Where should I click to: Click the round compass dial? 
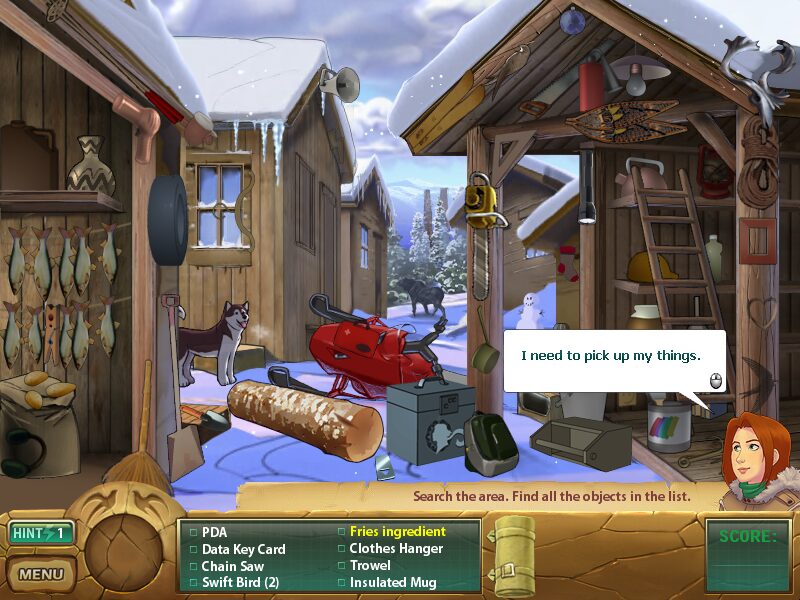[x=123, y=547]
